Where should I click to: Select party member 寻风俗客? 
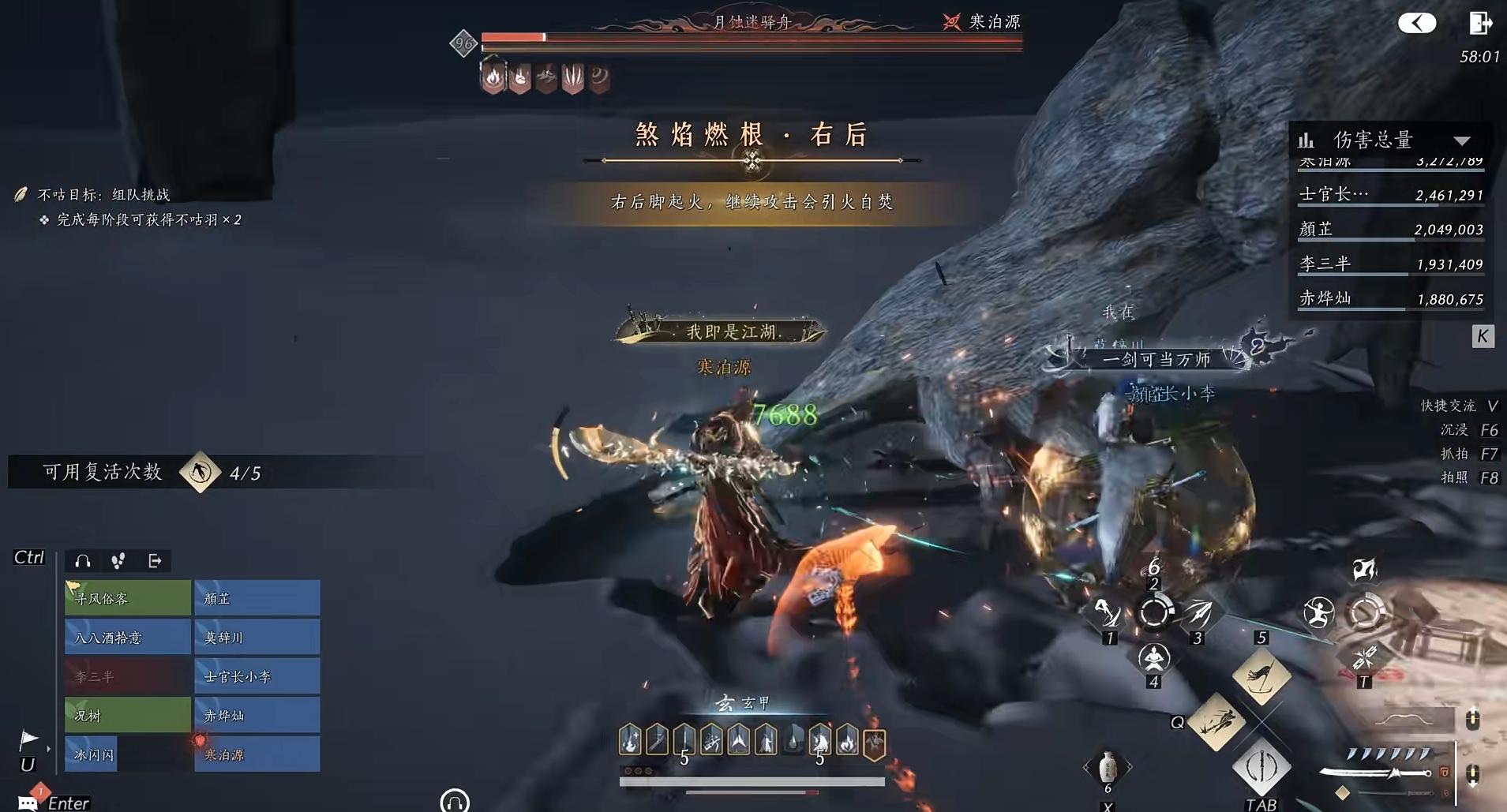coord(127,598)
